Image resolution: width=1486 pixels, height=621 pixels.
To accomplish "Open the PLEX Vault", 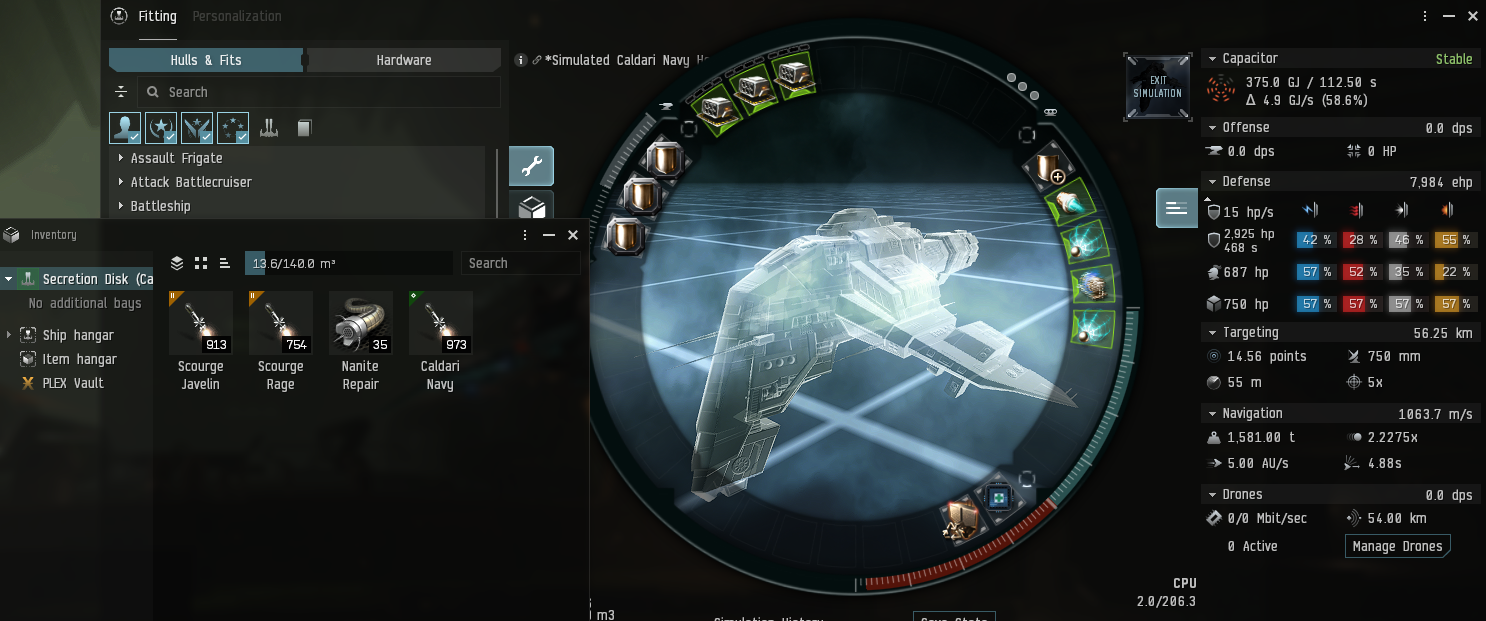I will tap(73, 383).
